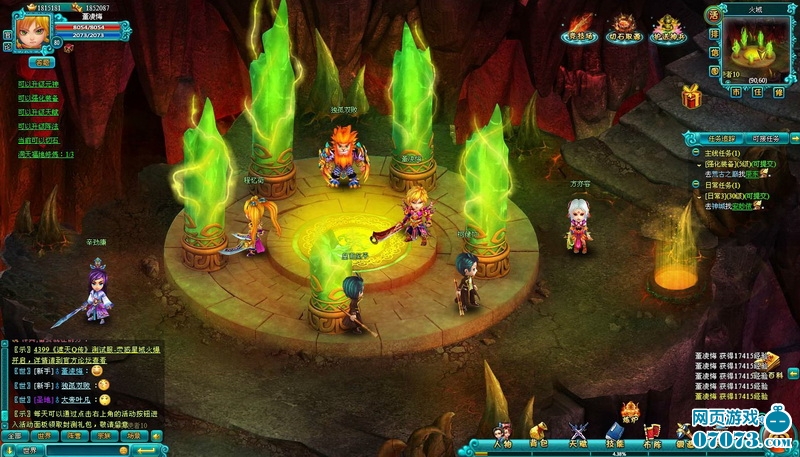Switch to the 可接任务 available quests tab
The width and height of the screenshot is (800, 457).
(x=767, y=139)
